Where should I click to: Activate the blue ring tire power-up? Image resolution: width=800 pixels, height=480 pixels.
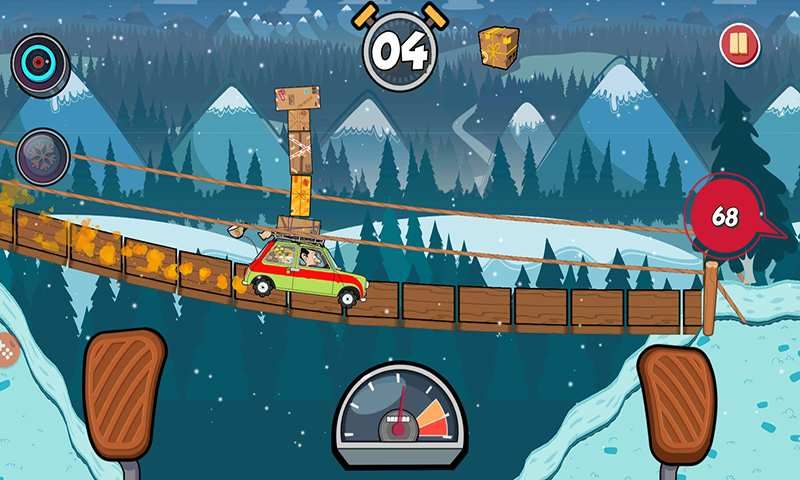pyautogui.click(x=40, y=62)
